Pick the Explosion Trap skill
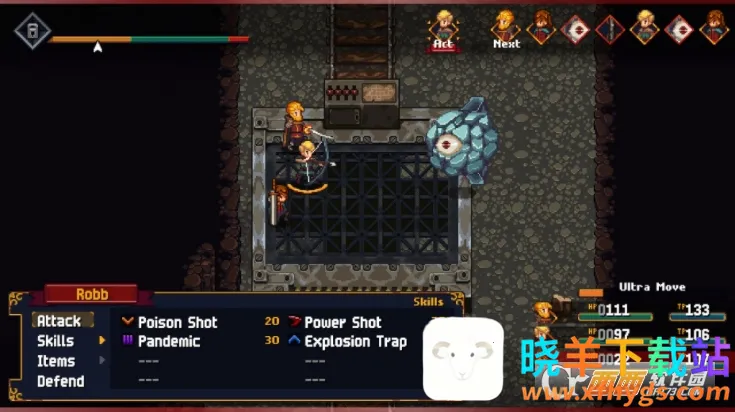The image size is (735, 412). tap(355, 341)
